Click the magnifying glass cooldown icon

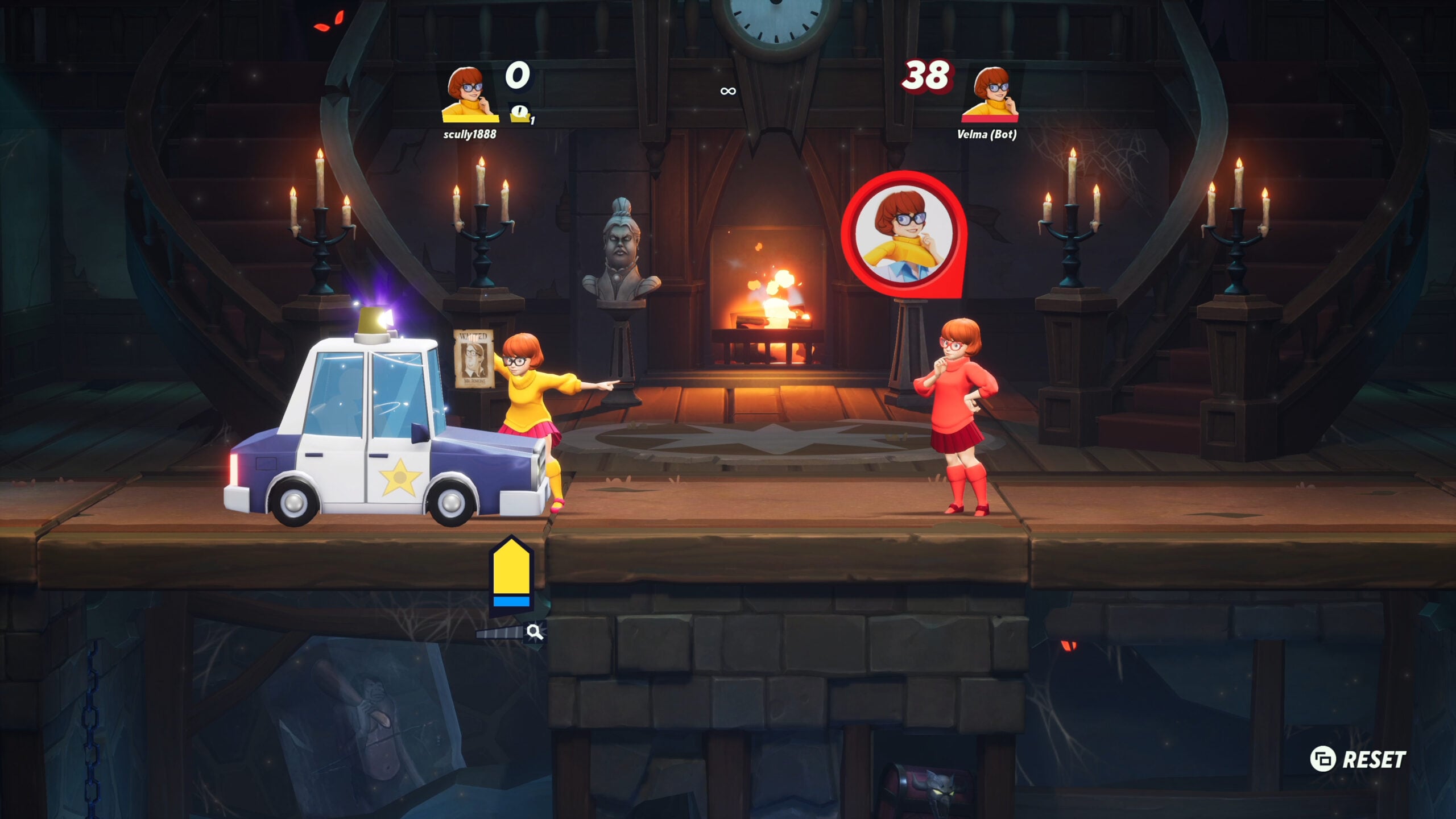[x=534, y=631]
